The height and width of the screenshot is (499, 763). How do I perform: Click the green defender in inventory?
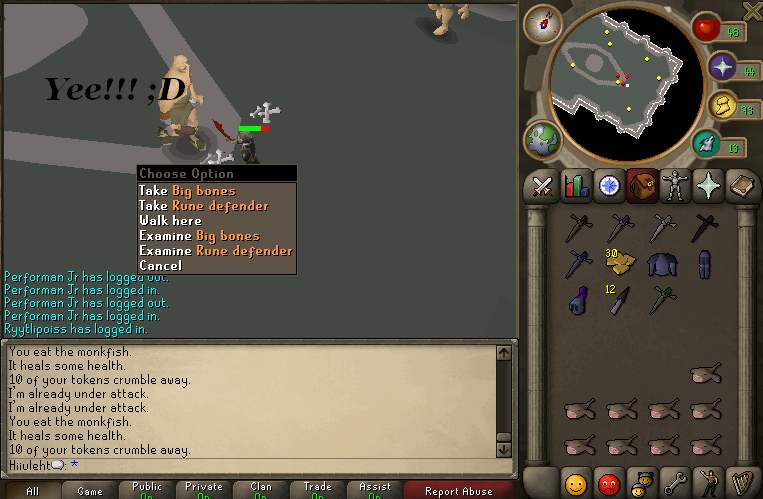coord(661,298)
